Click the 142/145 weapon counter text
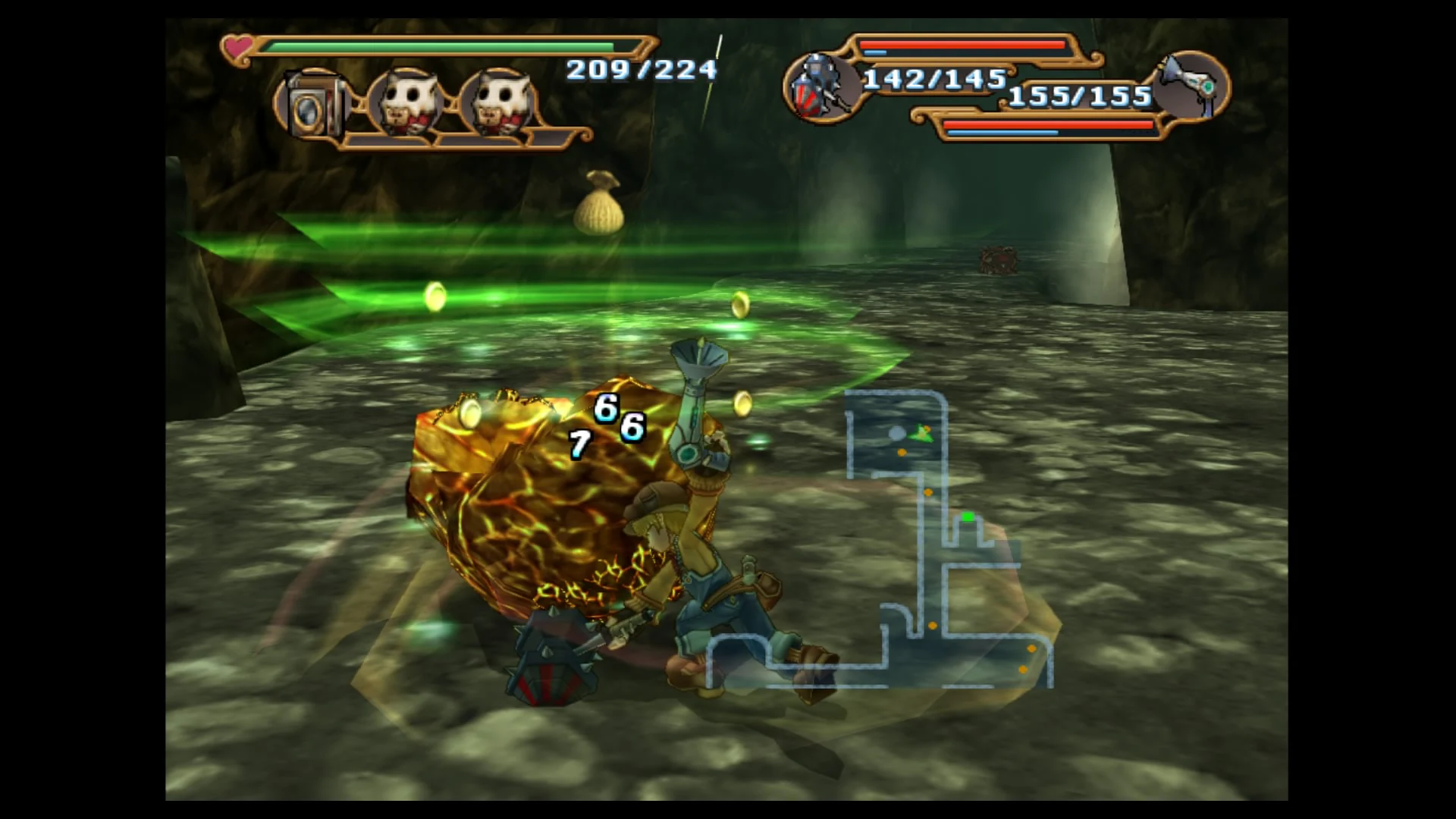This screenshot has width=1456, height=819. point(934,80)
